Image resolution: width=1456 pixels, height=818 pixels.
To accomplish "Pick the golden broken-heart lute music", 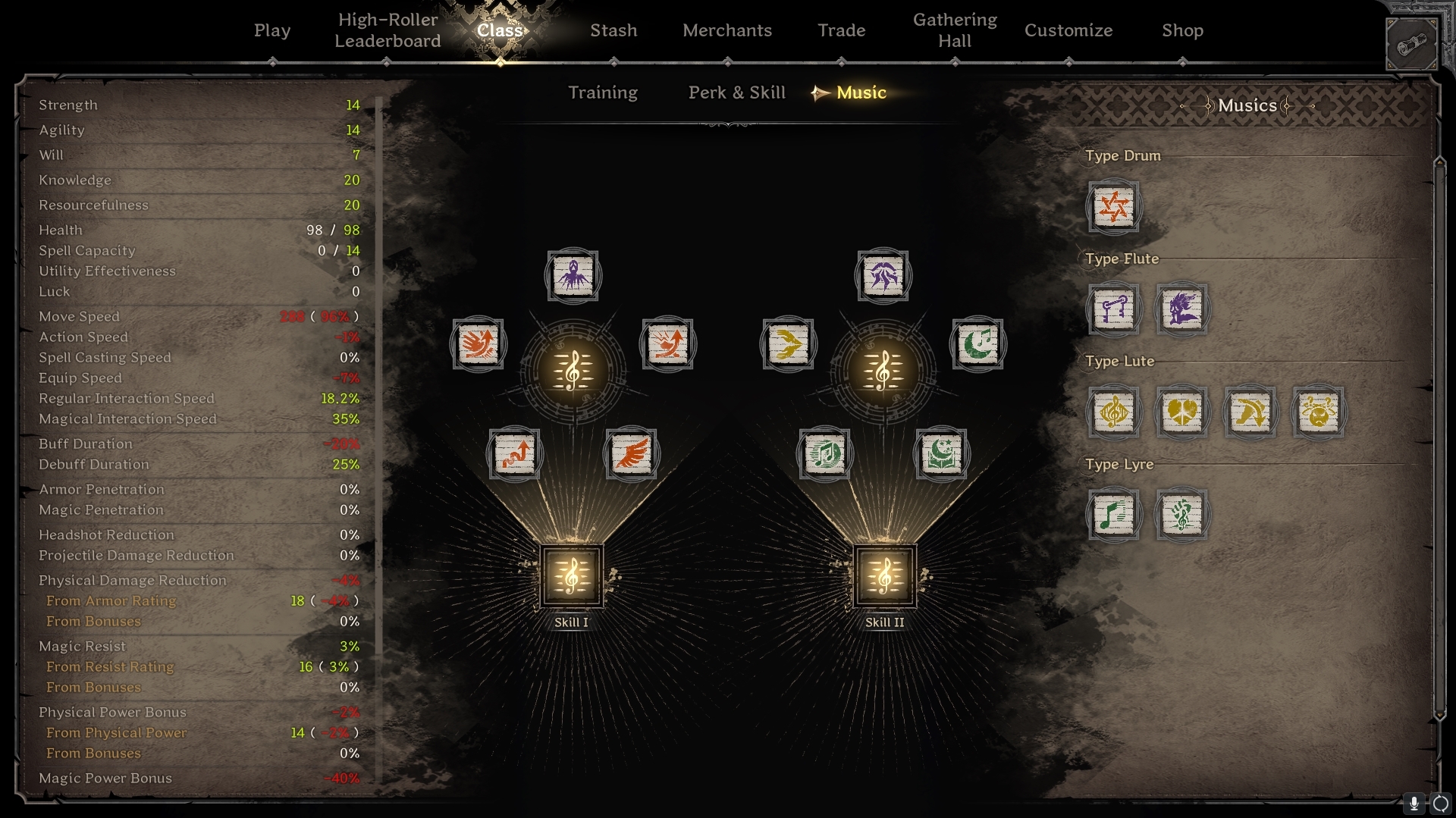I will pos(1181,412).
